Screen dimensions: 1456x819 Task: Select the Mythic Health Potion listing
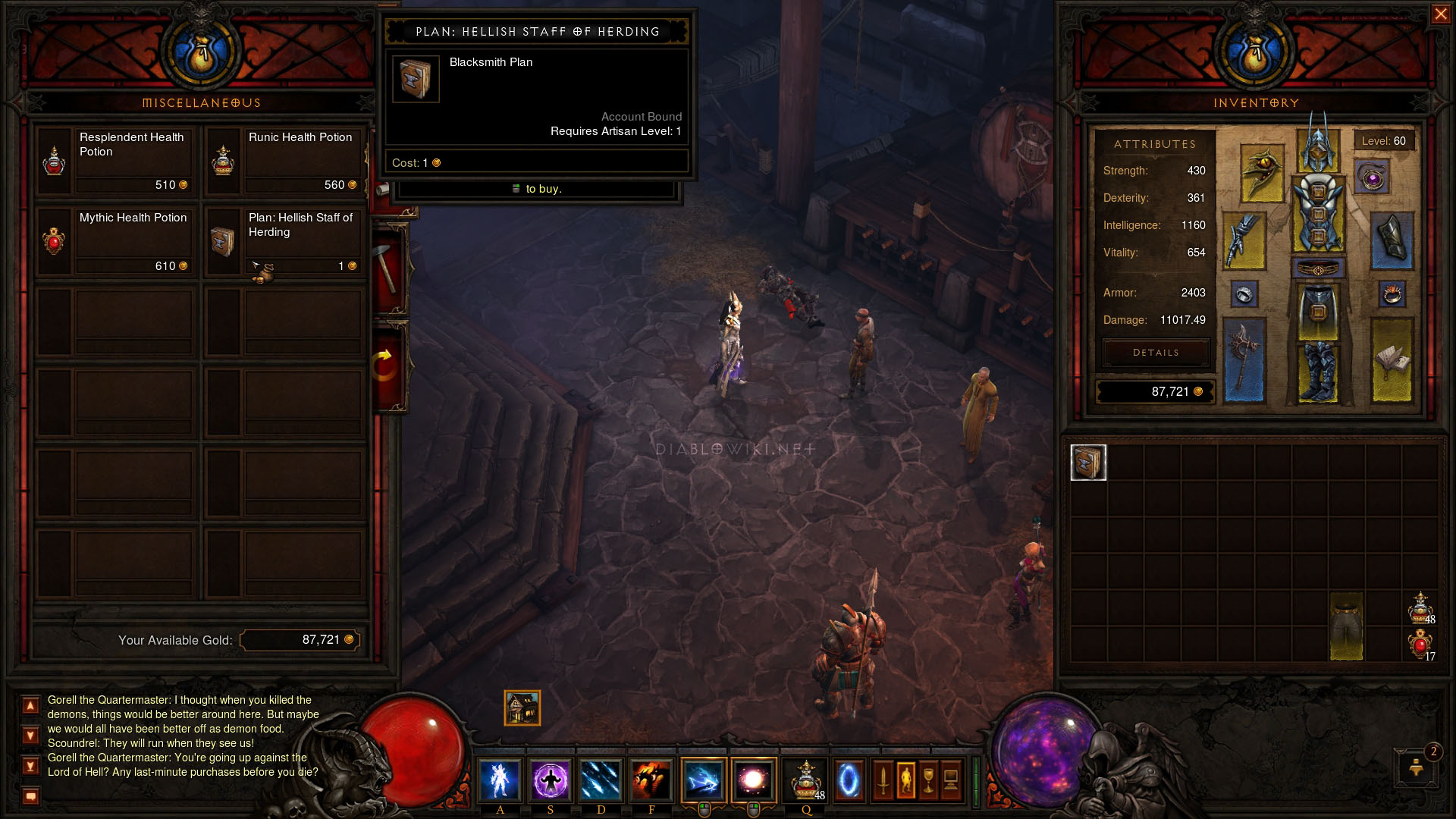pyautogui.click(x=115, y=240)
